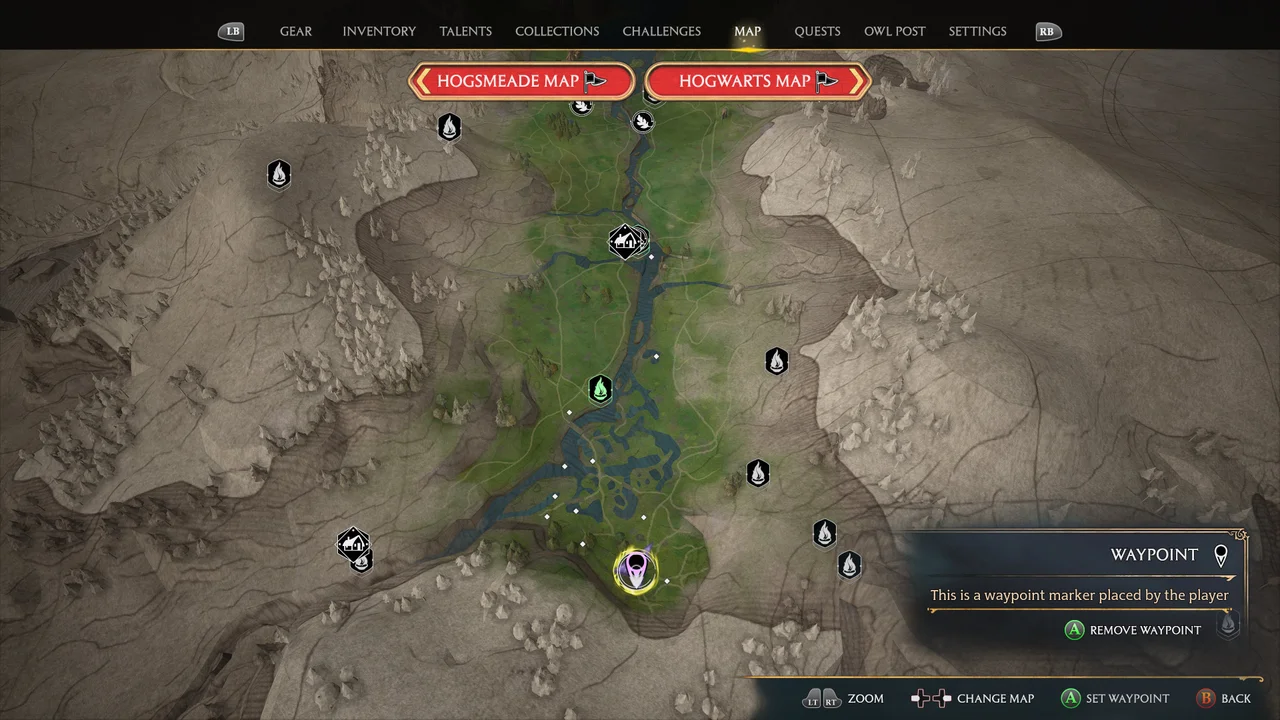Screen dimensions: 1280x720
Task: Click the LB shoulder button icon
Action: tap(231, 31)
